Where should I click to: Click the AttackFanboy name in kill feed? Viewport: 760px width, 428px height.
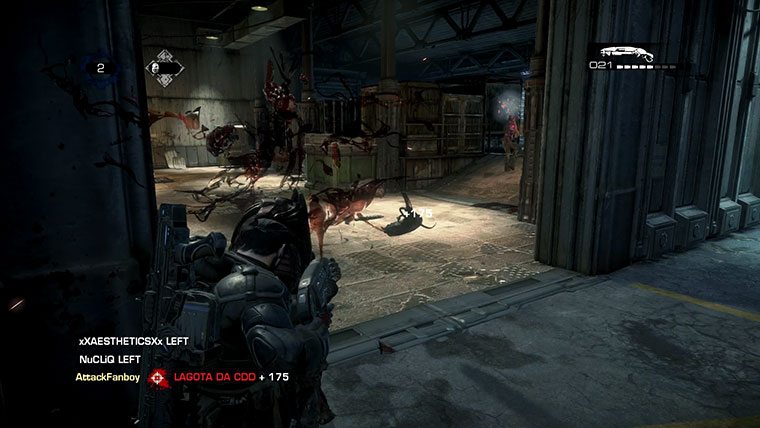click(106, 378)
